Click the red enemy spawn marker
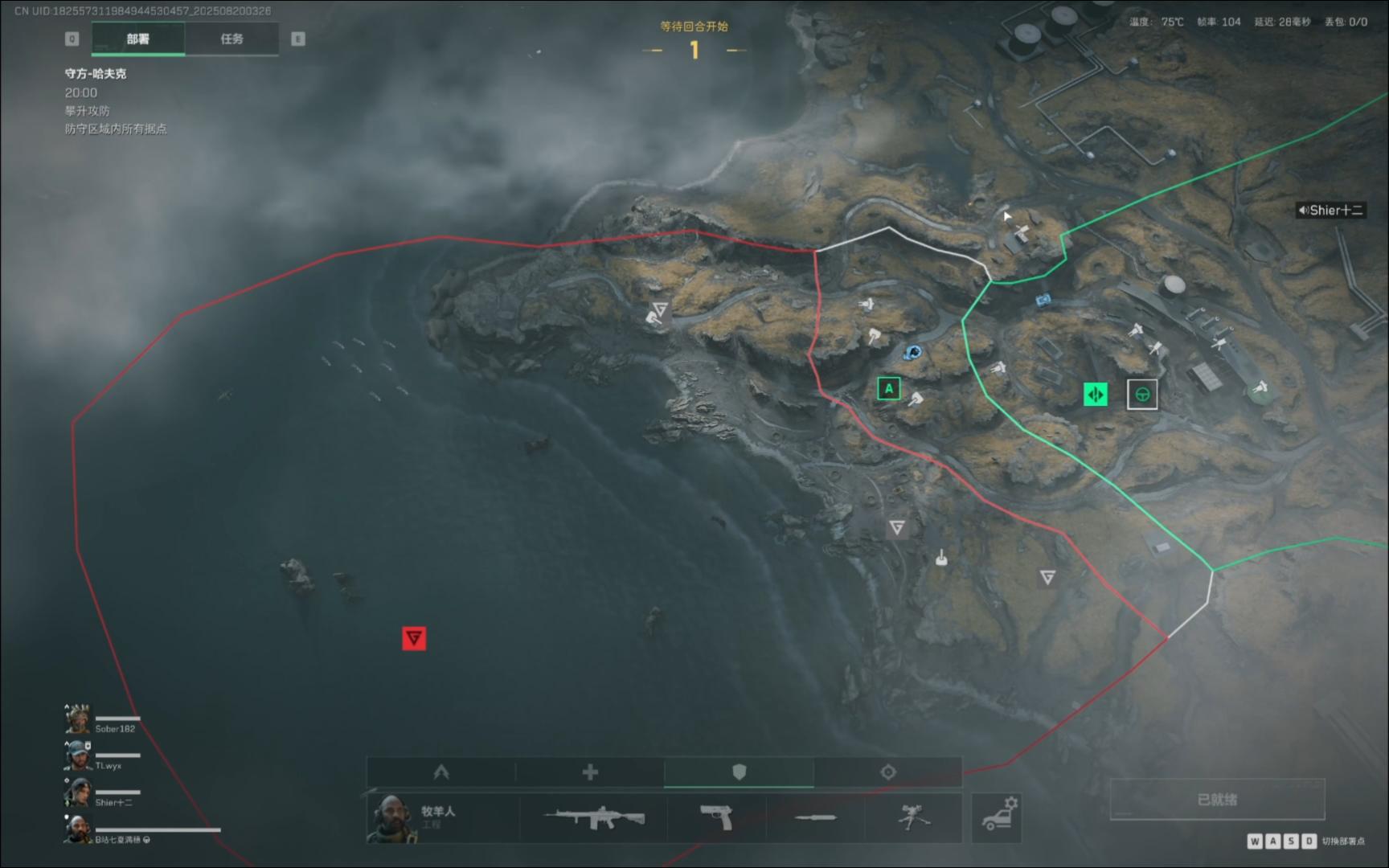The height and width of the screenshot is (868, 1389). pos(414,638)
